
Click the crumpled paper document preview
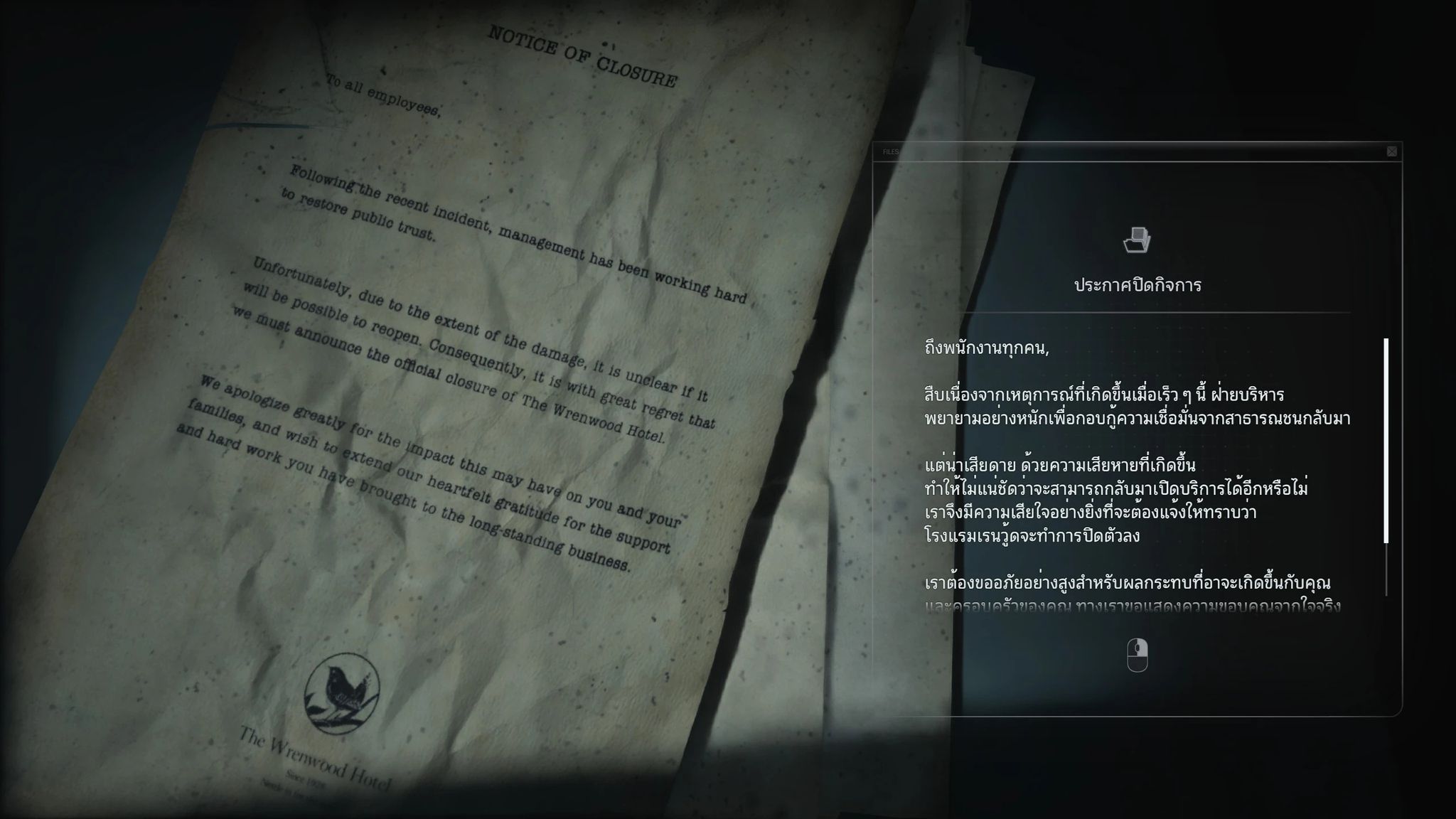[x=462, y=391]
